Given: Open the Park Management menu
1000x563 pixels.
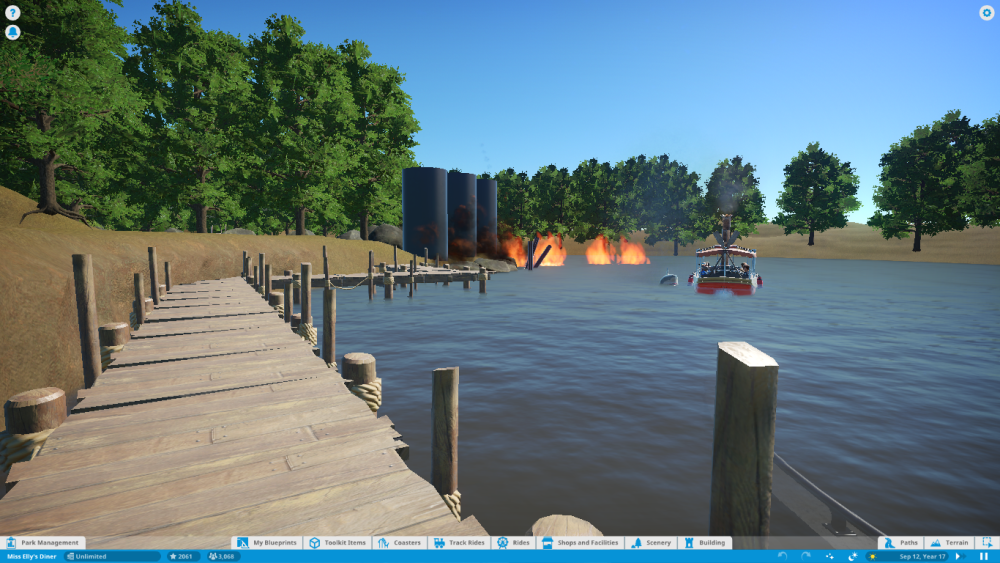Looking at the screenshot, I should (43, 543).
